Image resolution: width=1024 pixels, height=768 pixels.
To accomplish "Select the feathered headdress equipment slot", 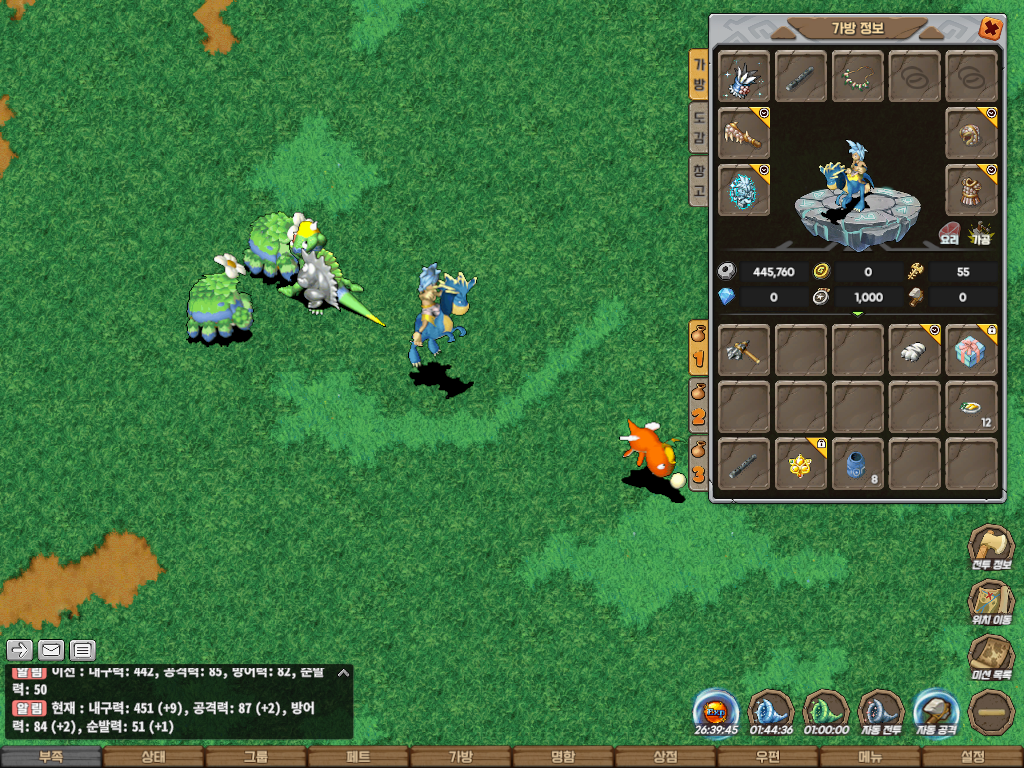I will (744, 77).
